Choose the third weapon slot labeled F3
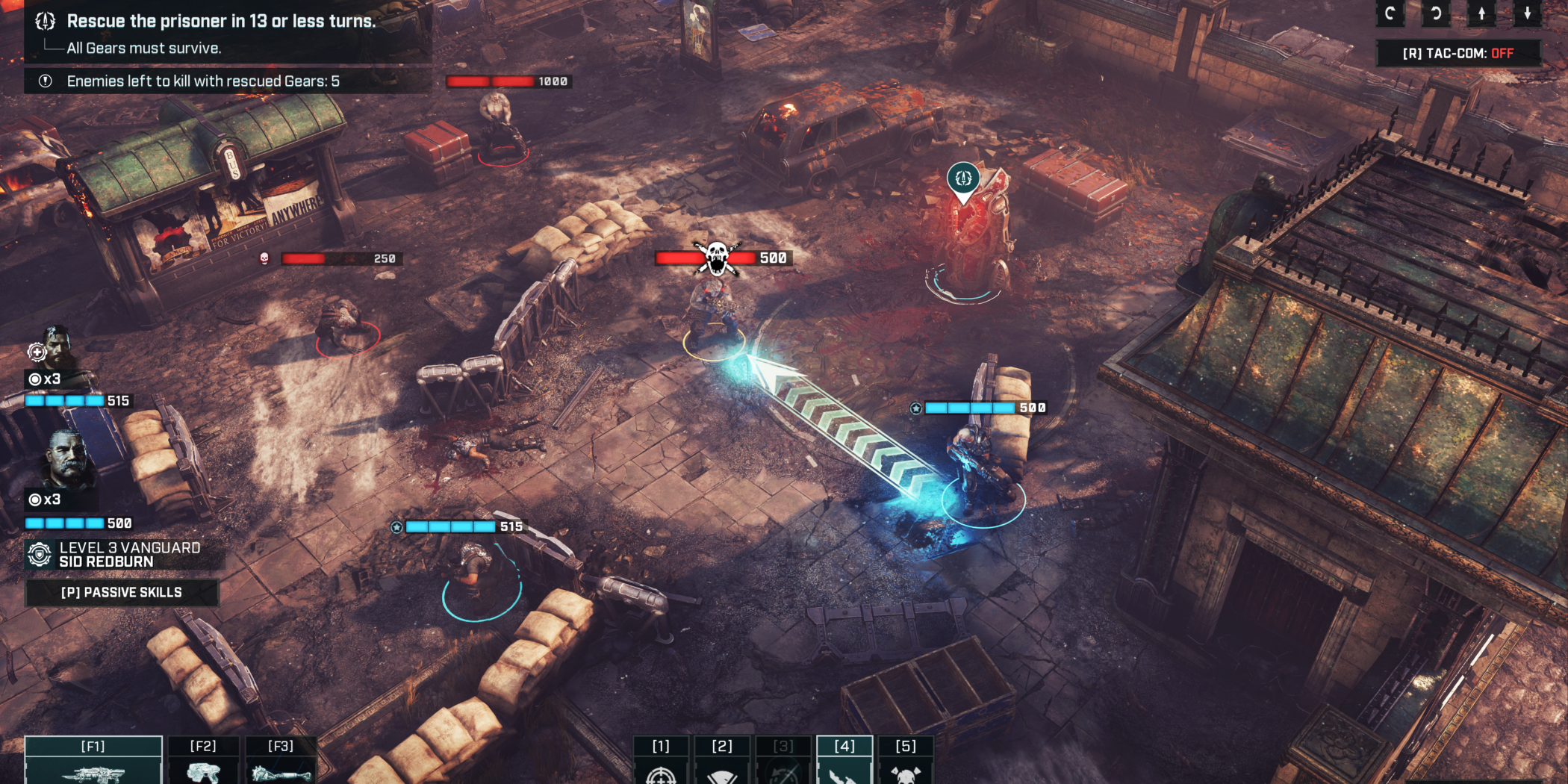1568x784 pixels. pyautogui.click(x=281, y=762)
